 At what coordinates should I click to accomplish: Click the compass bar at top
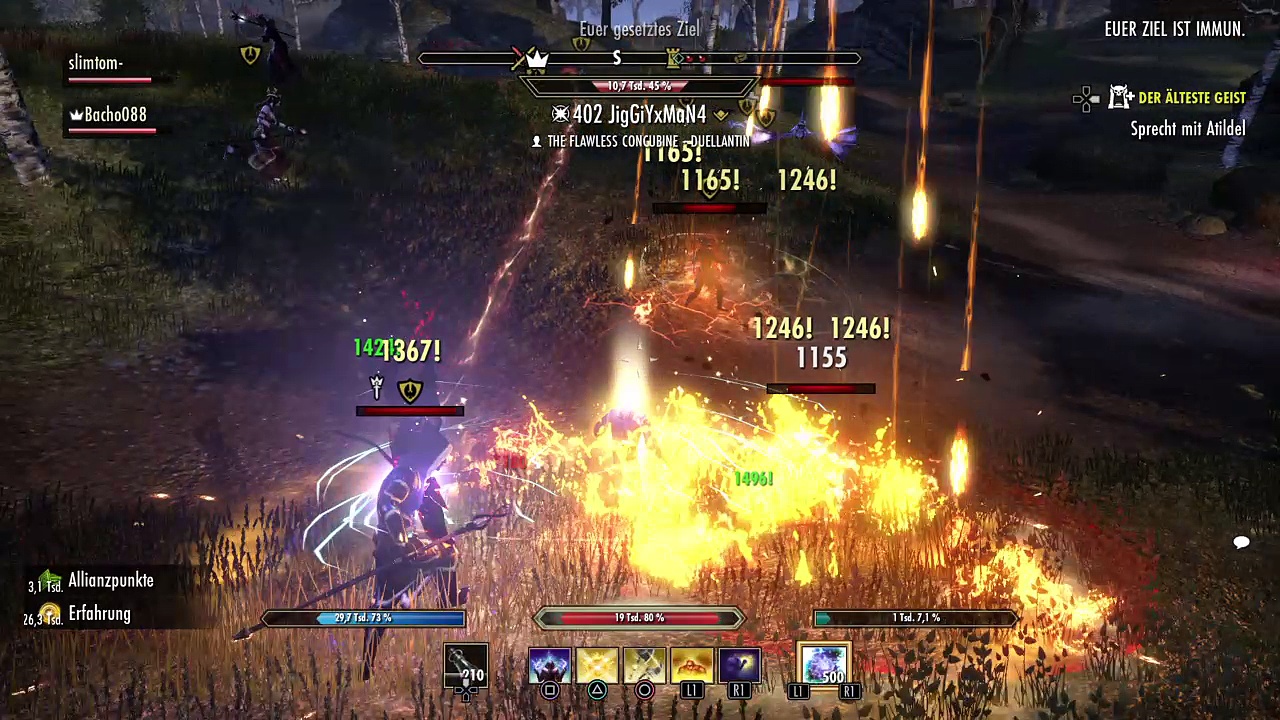tap(639, 59)
